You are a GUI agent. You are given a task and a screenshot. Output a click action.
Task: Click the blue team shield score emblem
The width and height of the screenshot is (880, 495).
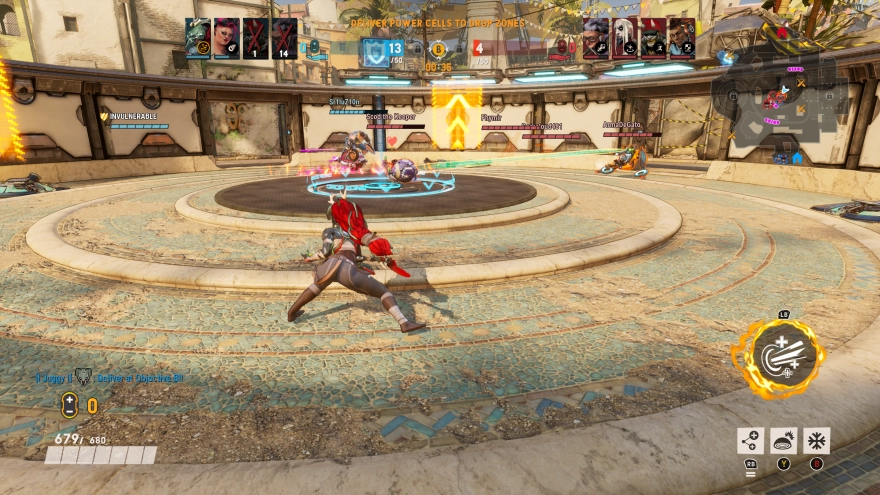pos(374,51)
